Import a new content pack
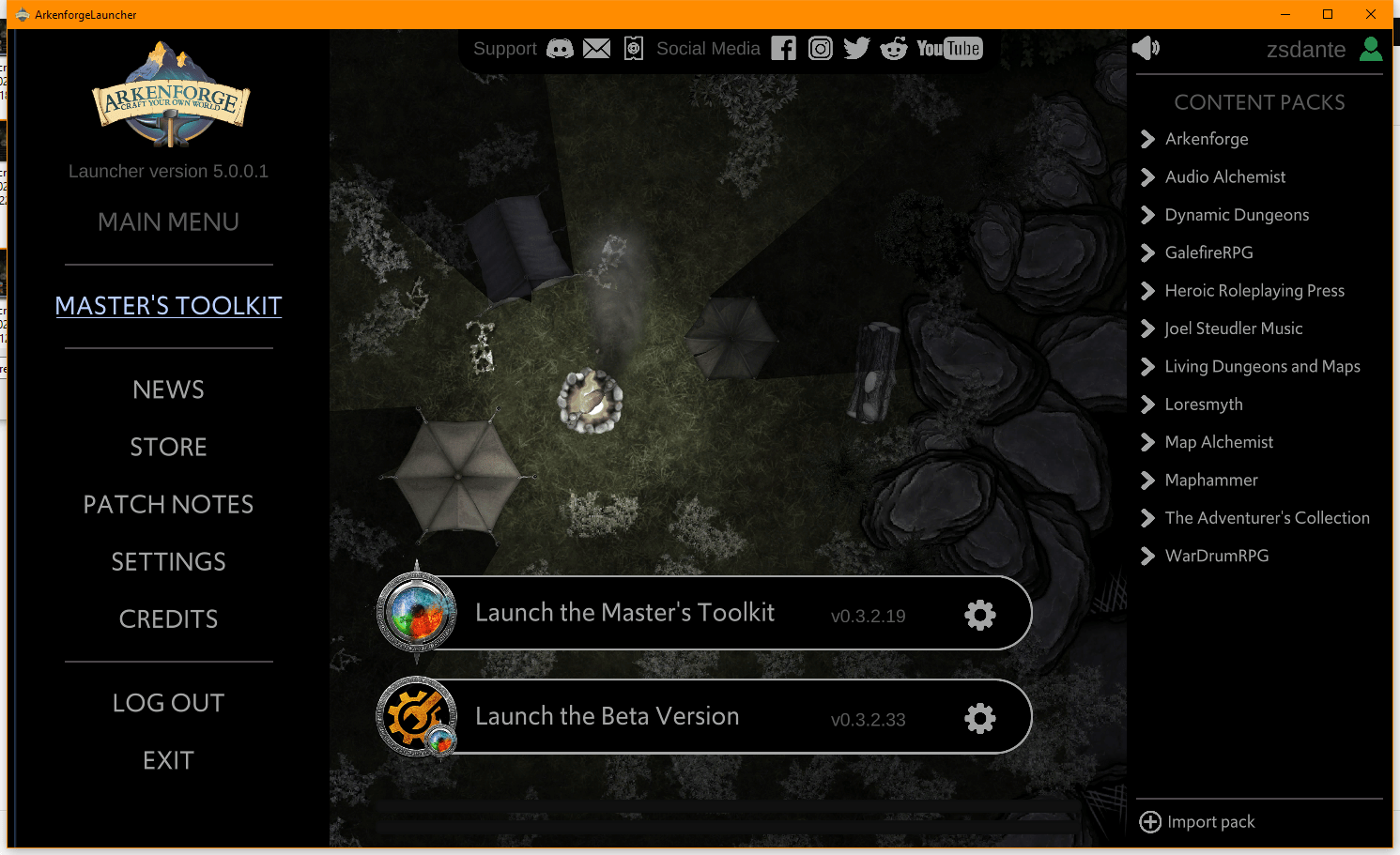The width and height of the screenshot is (1400, 855). click(1197, 822)
